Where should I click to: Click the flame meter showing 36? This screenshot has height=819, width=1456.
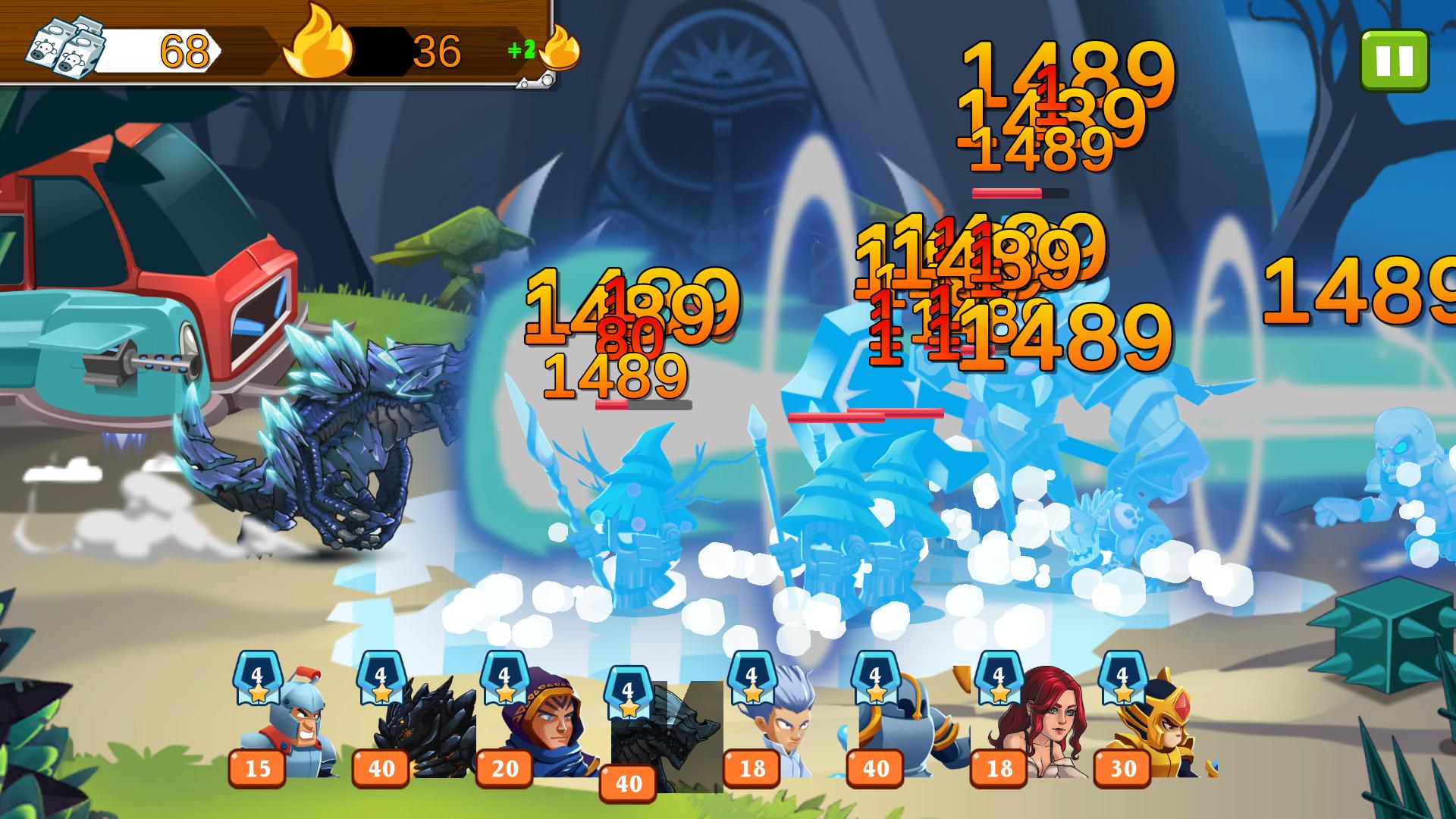coord(435,52)
